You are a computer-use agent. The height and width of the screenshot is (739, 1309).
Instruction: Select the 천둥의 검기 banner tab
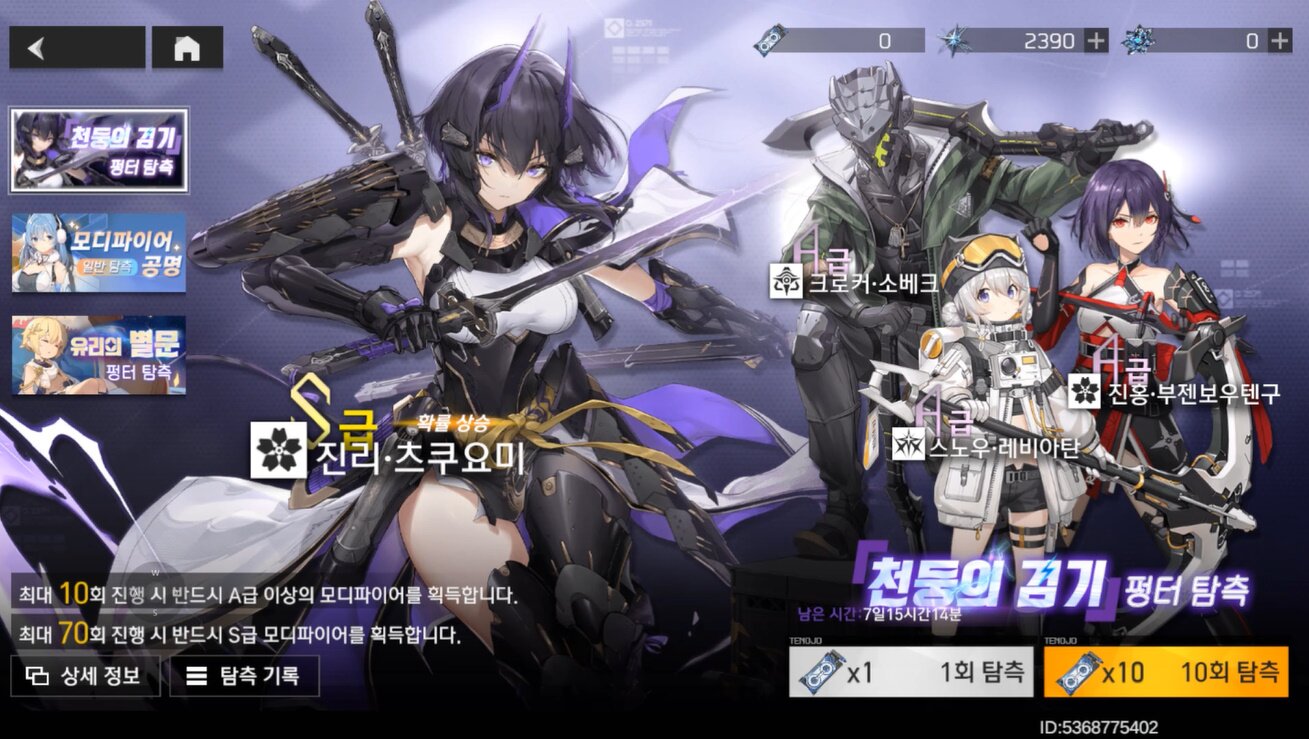[x=99, y=150]
